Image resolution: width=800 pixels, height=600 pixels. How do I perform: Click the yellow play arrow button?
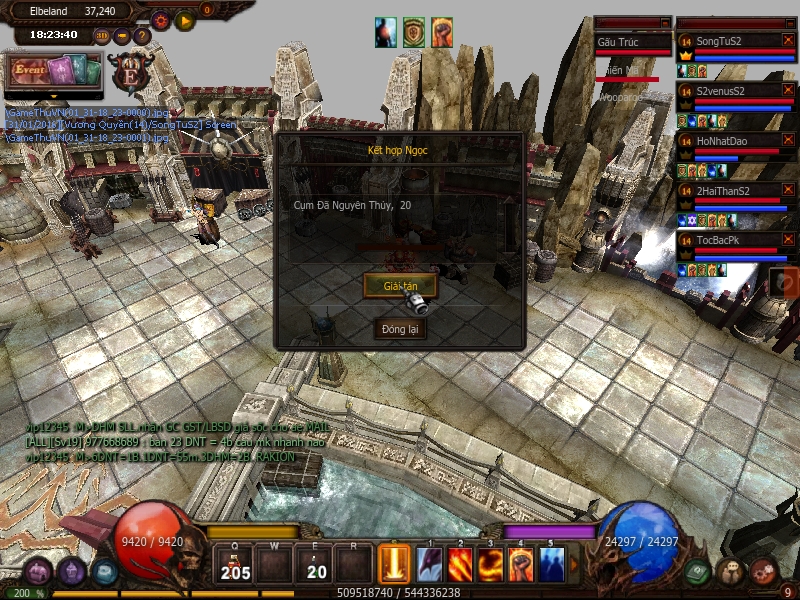(x=184, y=20)
